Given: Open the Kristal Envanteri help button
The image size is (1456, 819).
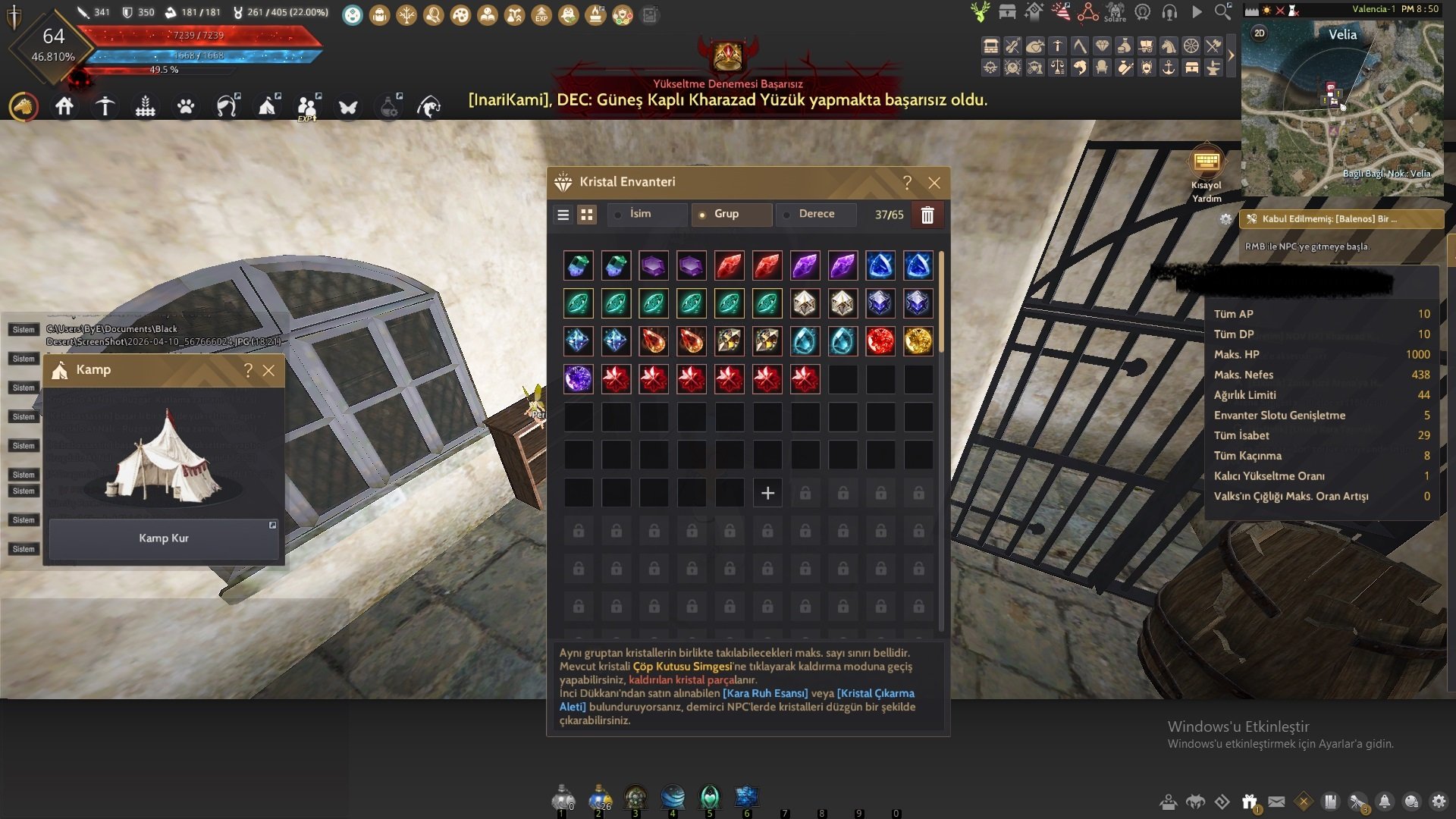Looking at the screenshot, I should 907,183.
